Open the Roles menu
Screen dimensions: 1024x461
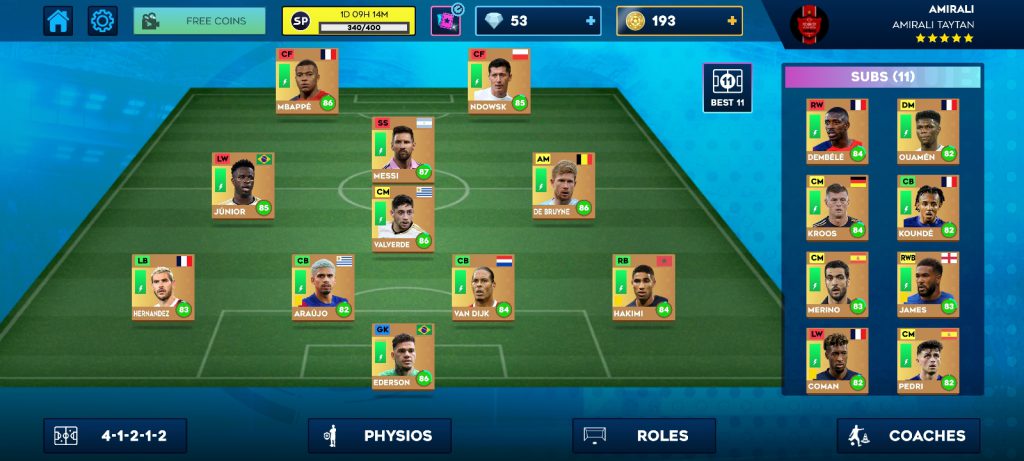click(644, 436)
